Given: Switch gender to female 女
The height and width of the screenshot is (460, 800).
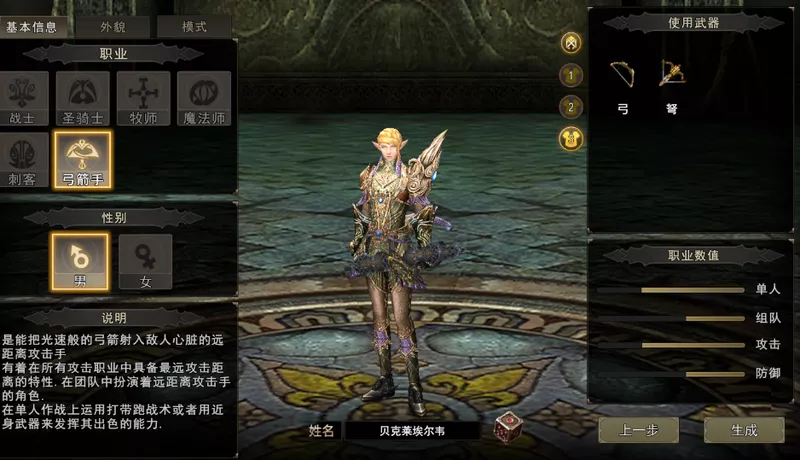Looking at the screenshot, I should [145, 261].
